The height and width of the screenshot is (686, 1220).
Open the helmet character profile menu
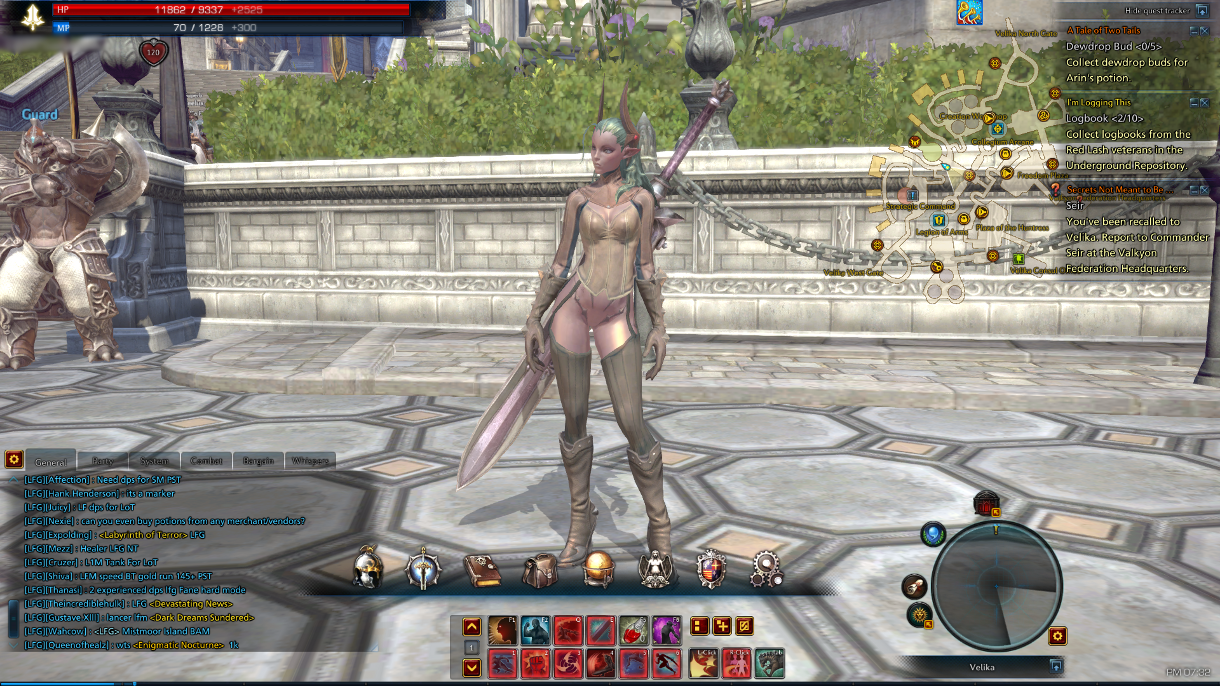tap(368, 569)
